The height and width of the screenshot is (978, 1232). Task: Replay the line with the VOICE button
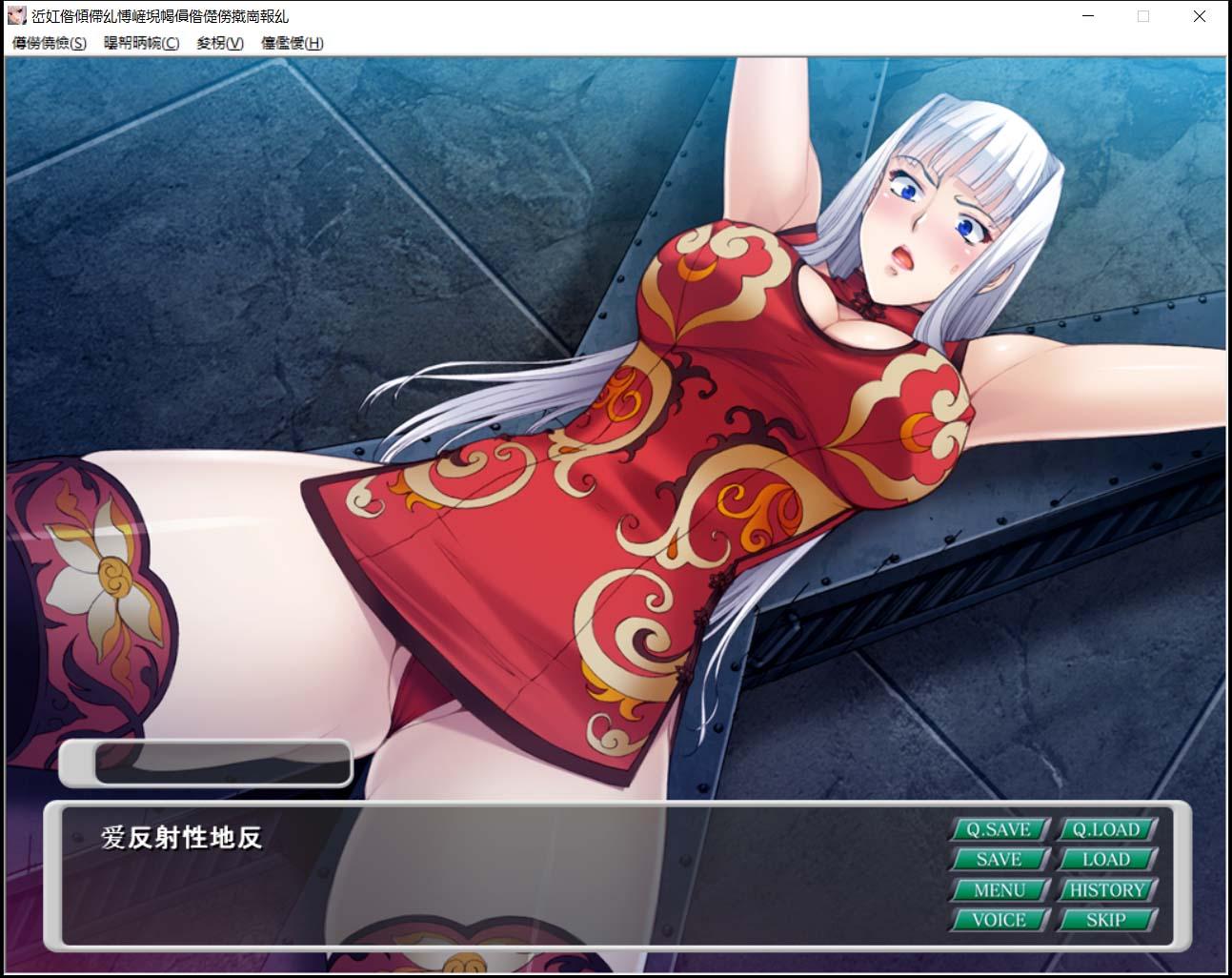tap(999, 920)
